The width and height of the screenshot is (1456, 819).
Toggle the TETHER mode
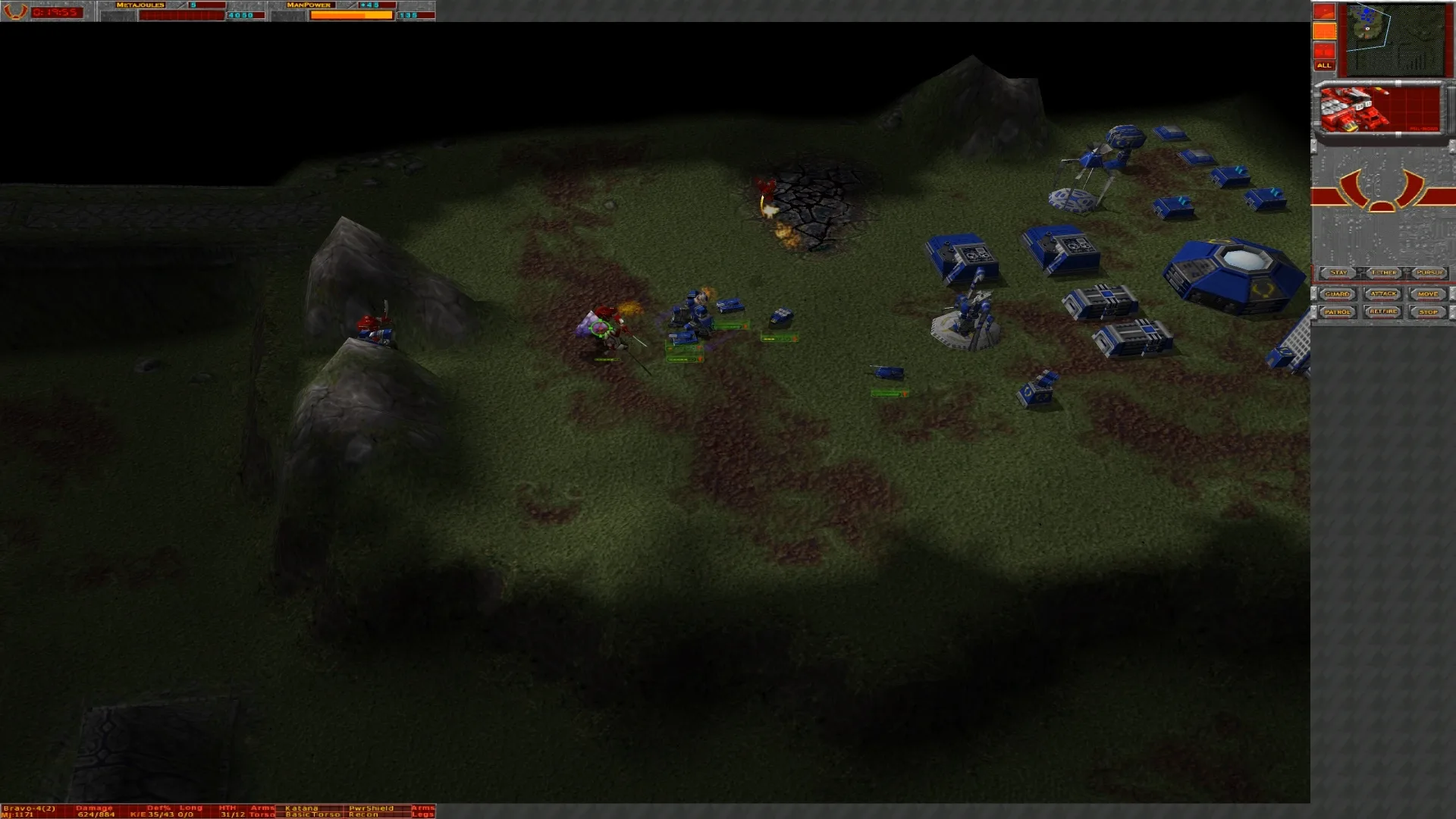coord(1383,272)
